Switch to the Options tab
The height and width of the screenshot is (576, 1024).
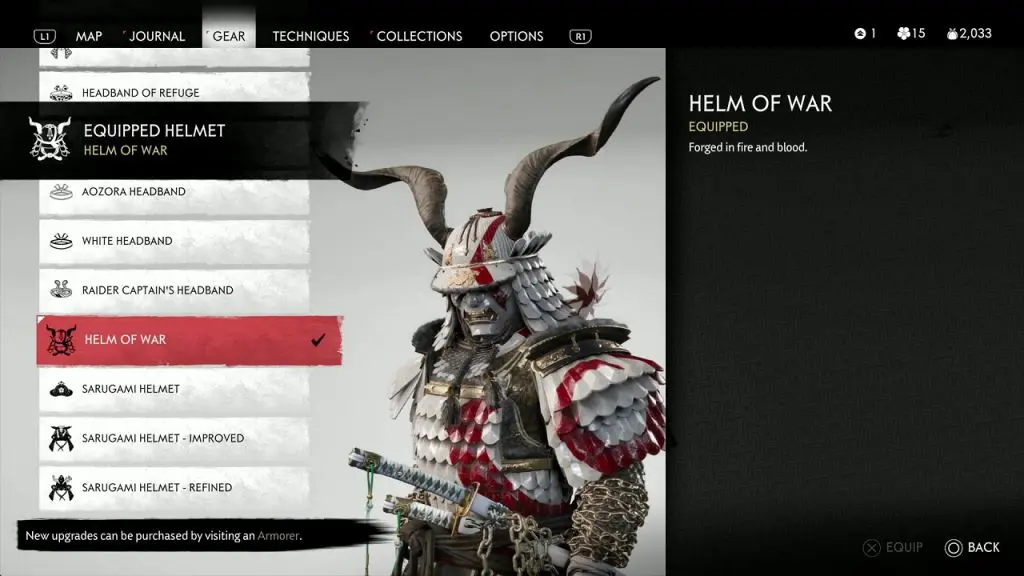tap(516, 36)
